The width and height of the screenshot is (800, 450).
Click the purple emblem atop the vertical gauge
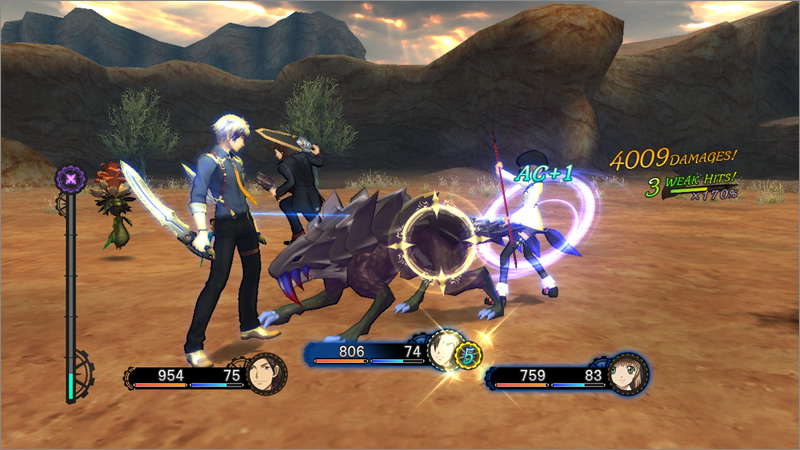[71, 180]
